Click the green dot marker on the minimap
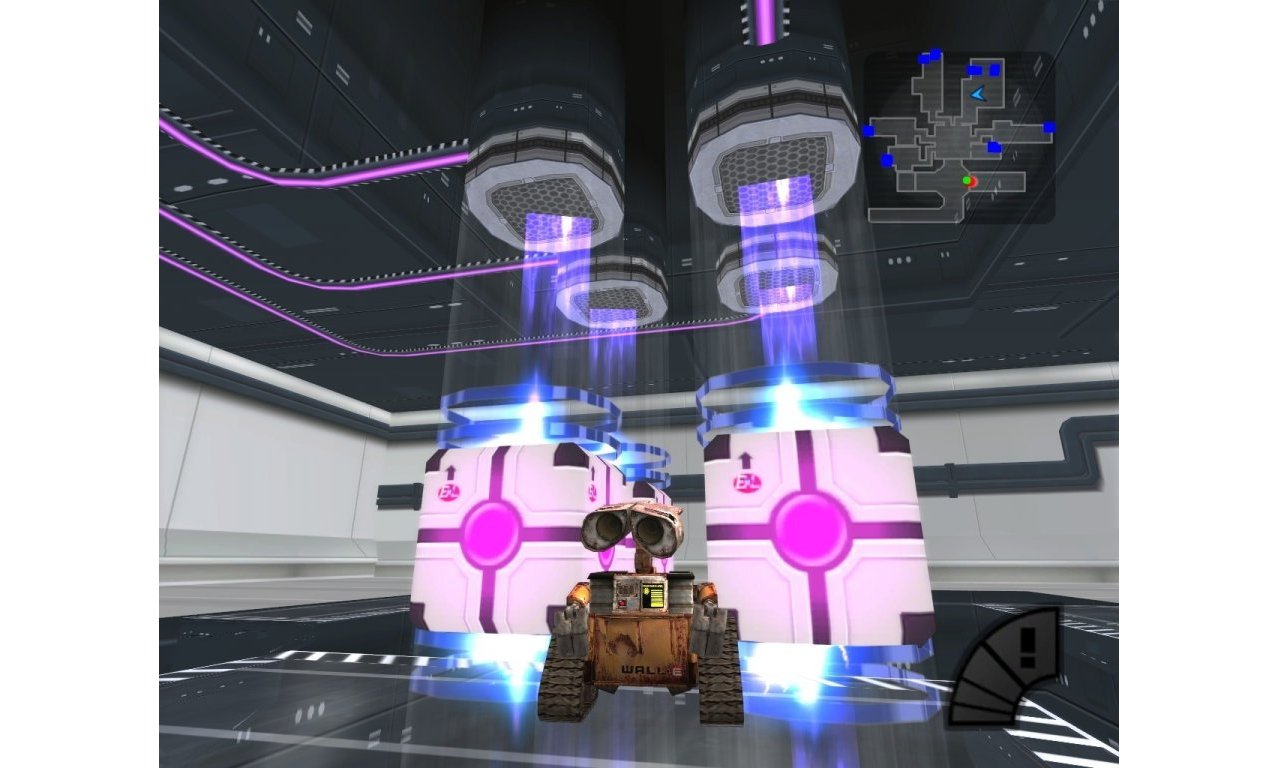Screen dimensions: 1278x768 pyautogui.click(x=966, y=180)
